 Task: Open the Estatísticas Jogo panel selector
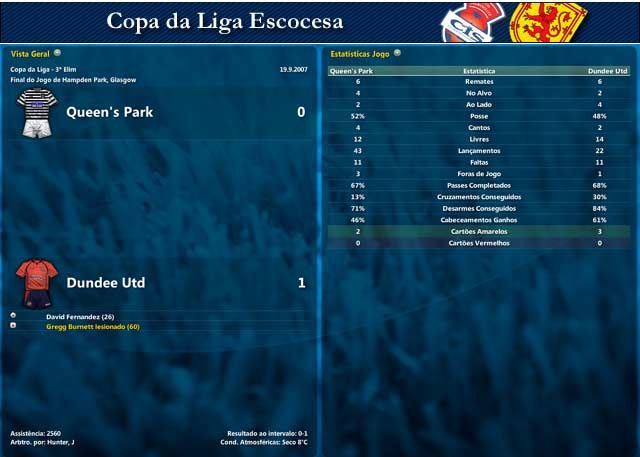397,53
